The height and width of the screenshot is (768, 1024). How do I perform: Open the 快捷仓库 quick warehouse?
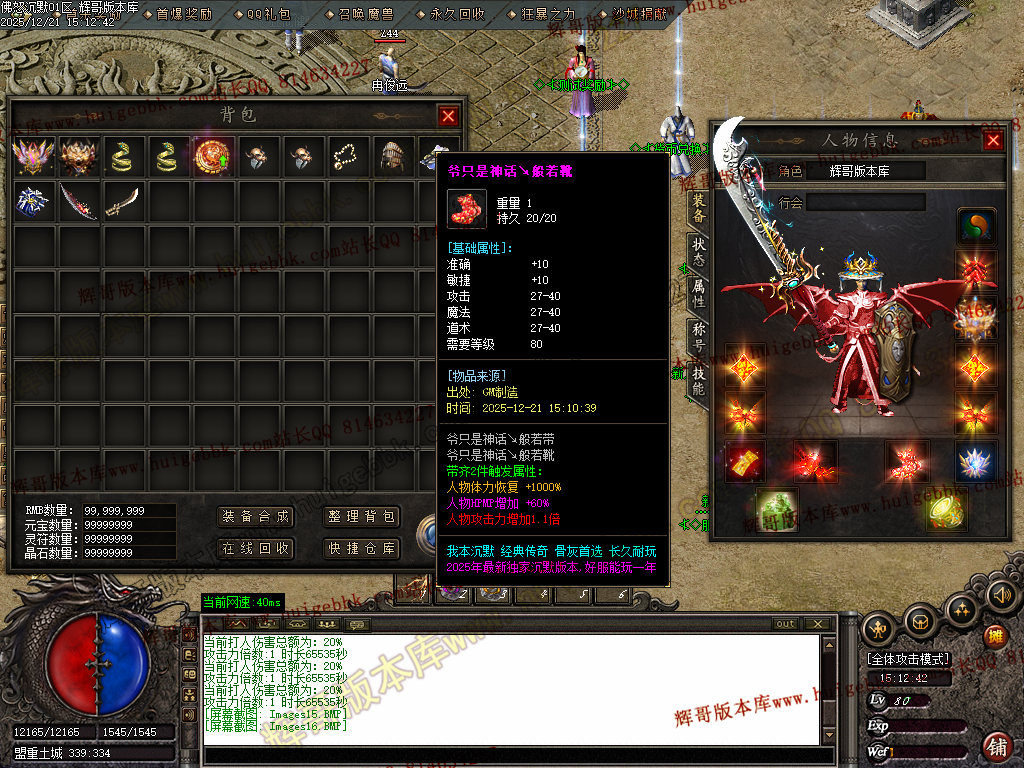pos(362,549)
